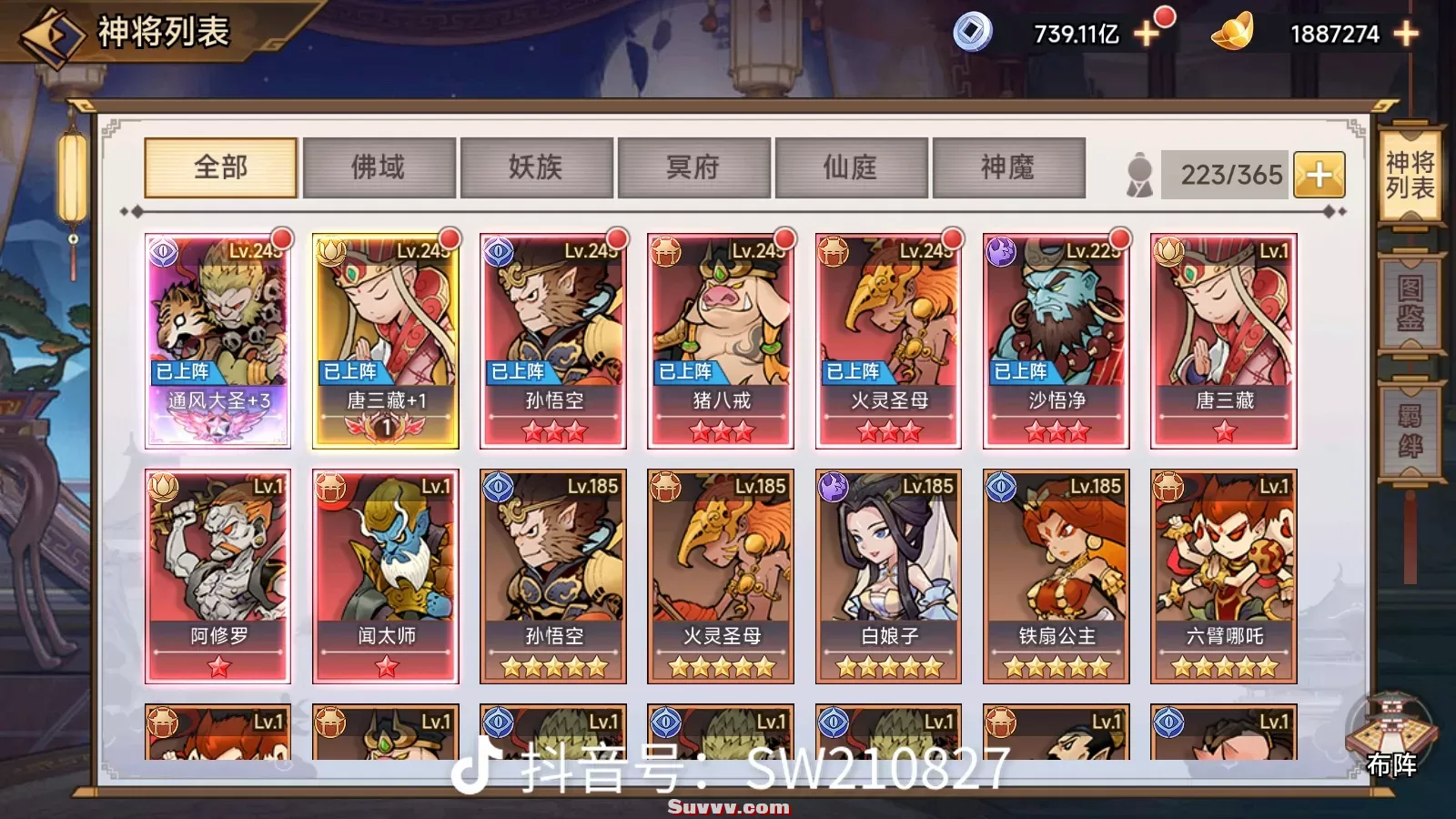This screenshot has height=819, width=1456.
Task: Show the 仙庭 faction heroes
Action: (851, 167)
